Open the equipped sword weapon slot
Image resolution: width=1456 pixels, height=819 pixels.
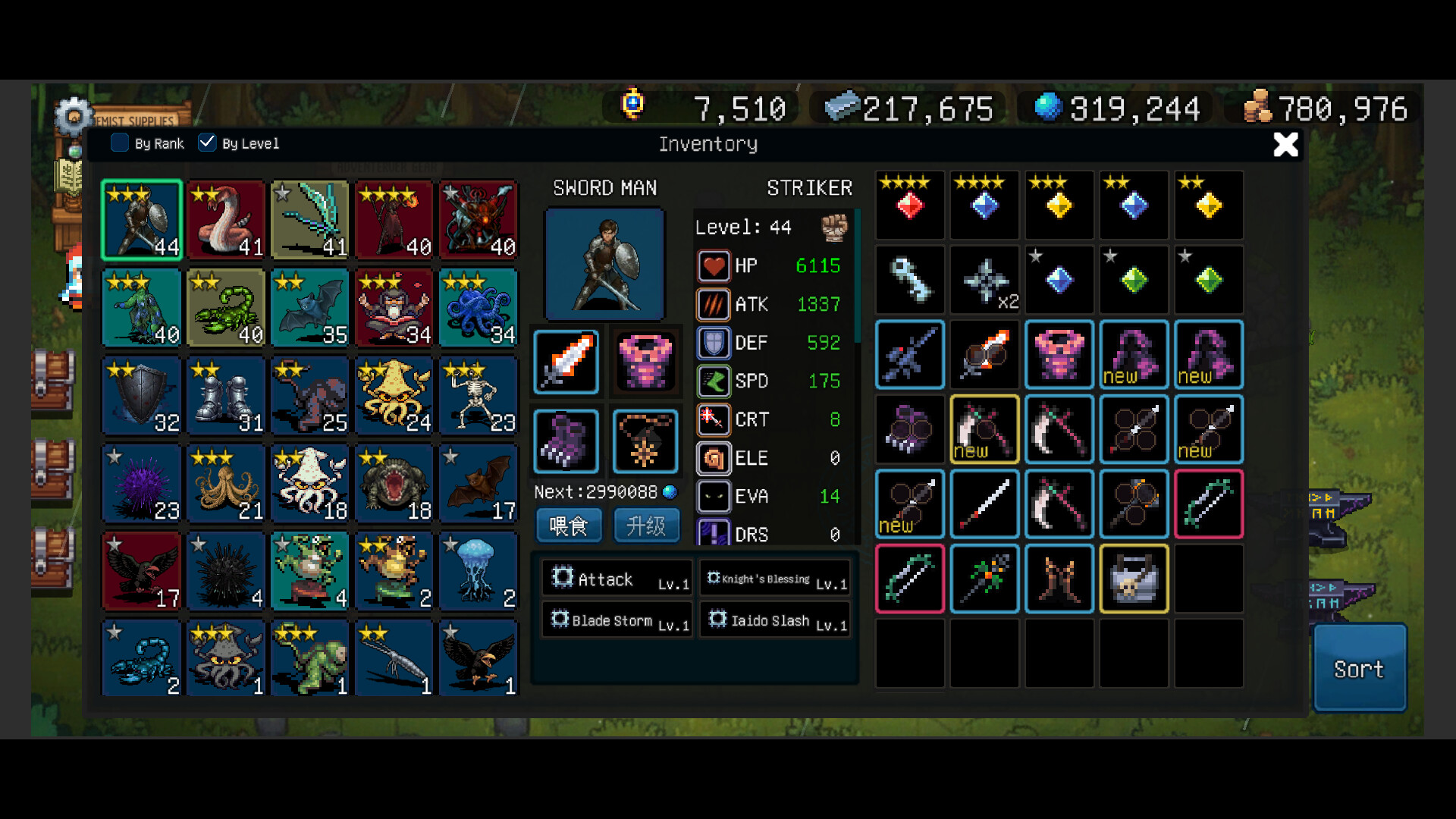click(566, 362)
